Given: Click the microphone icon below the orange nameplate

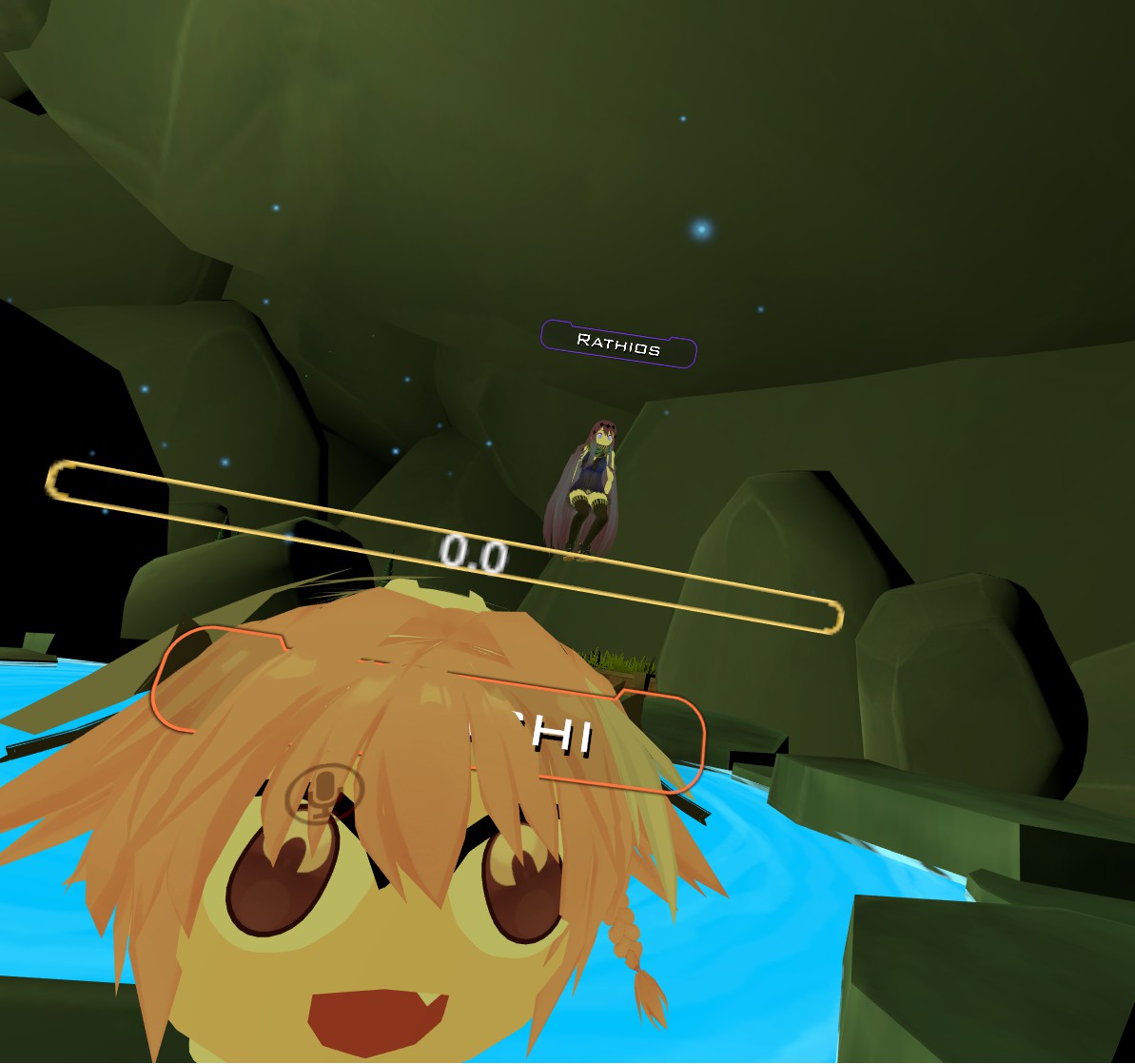Looking at the screenshot, I should pyautogui.click(x=324, y=794).
